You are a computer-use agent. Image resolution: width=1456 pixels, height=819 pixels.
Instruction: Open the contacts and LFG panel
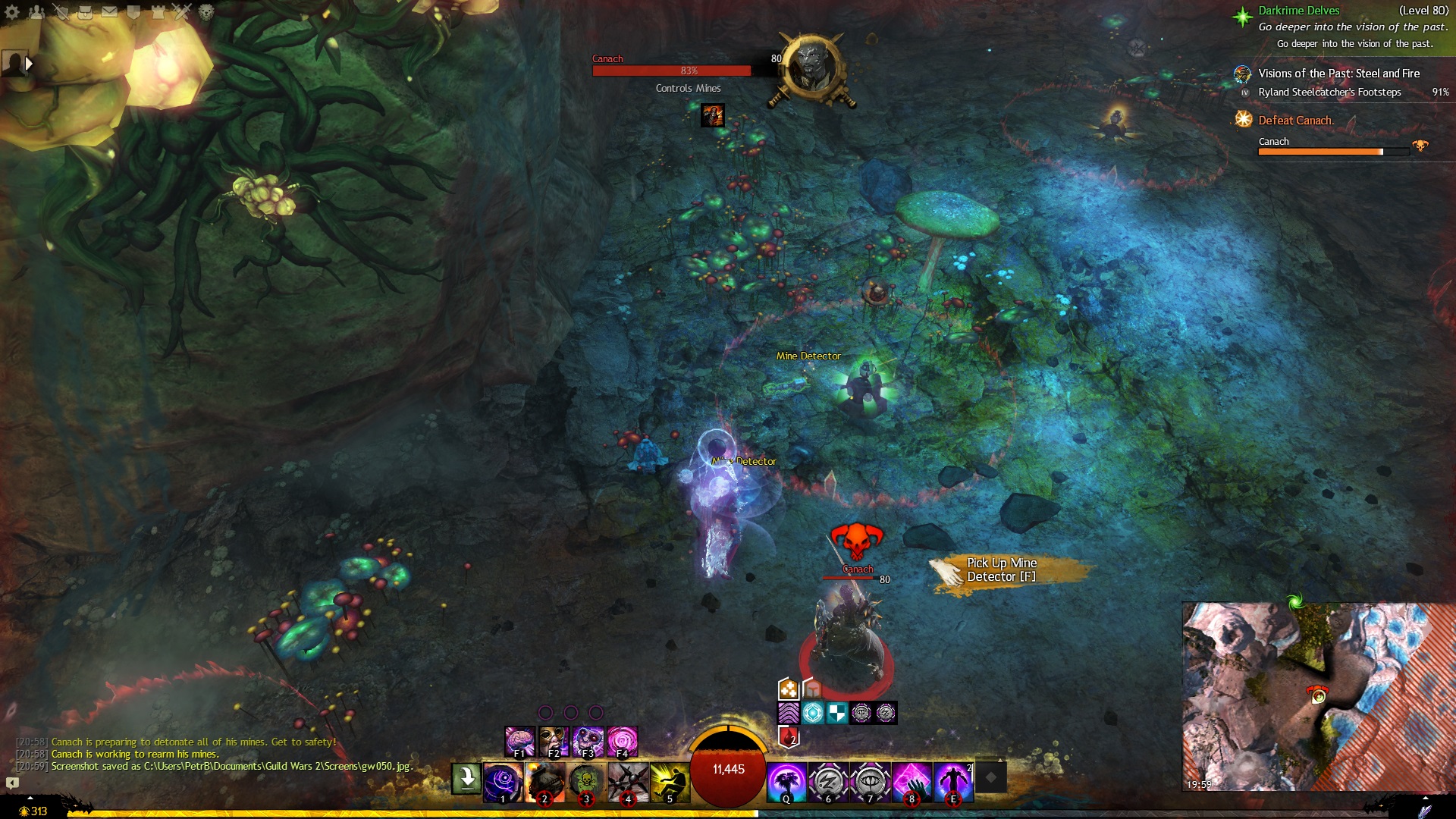click(x=36, y=12)
